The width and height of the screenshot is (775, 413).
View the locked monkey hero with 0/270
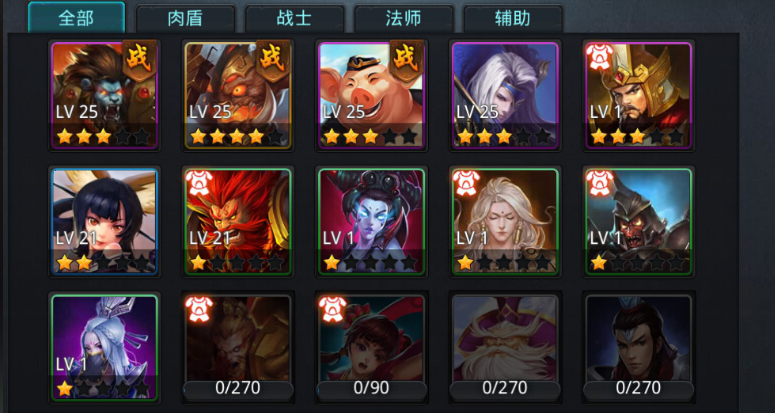pos(238,346)
